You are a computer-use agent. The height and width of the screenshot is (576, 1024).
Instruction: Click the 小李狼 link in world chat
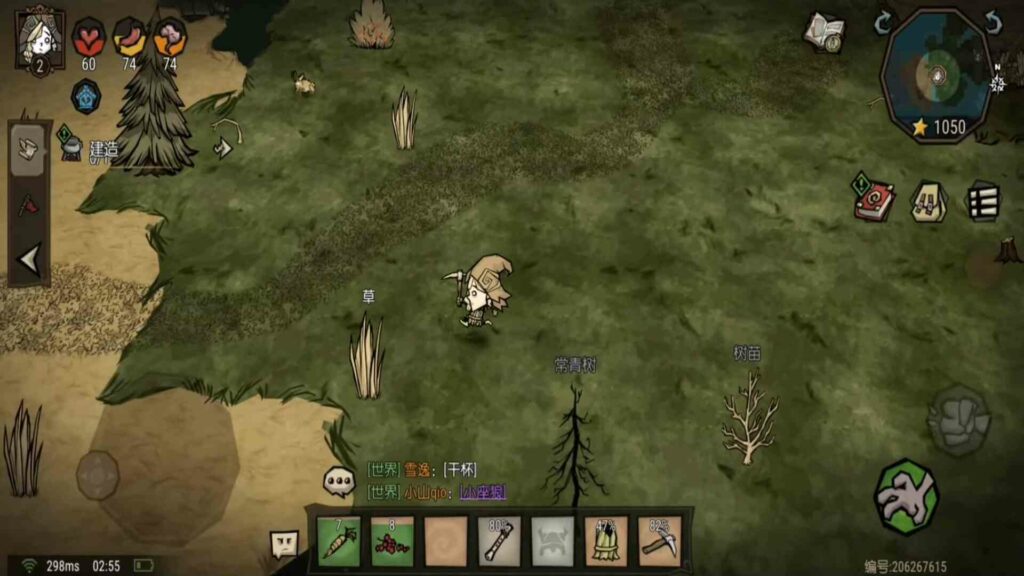(482, 491)
